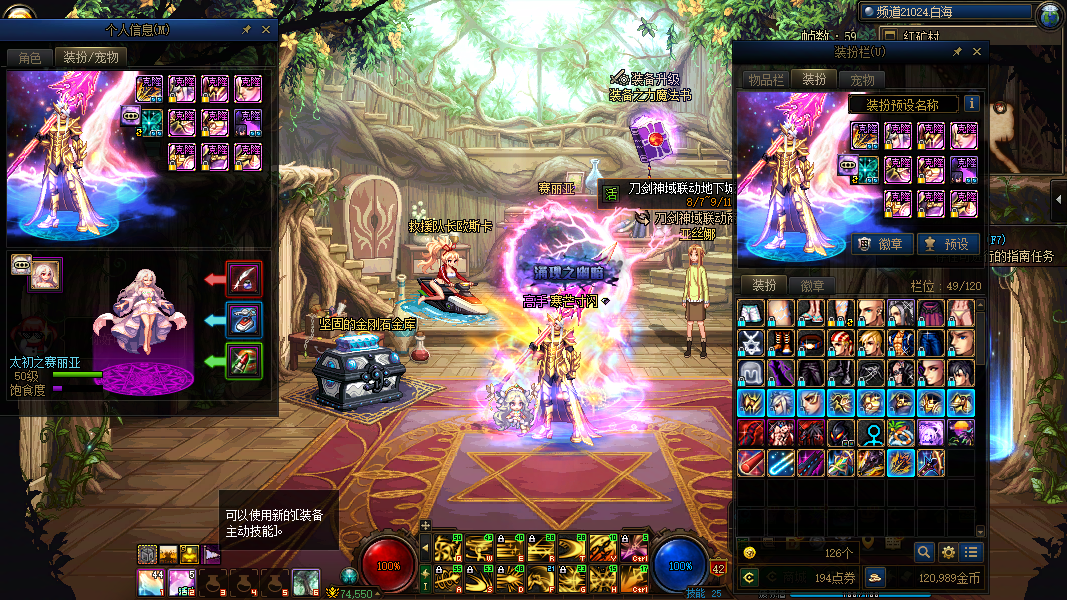Select the 装扮/宠物 tab
The image size is (1067, 600).
point(90,57)
